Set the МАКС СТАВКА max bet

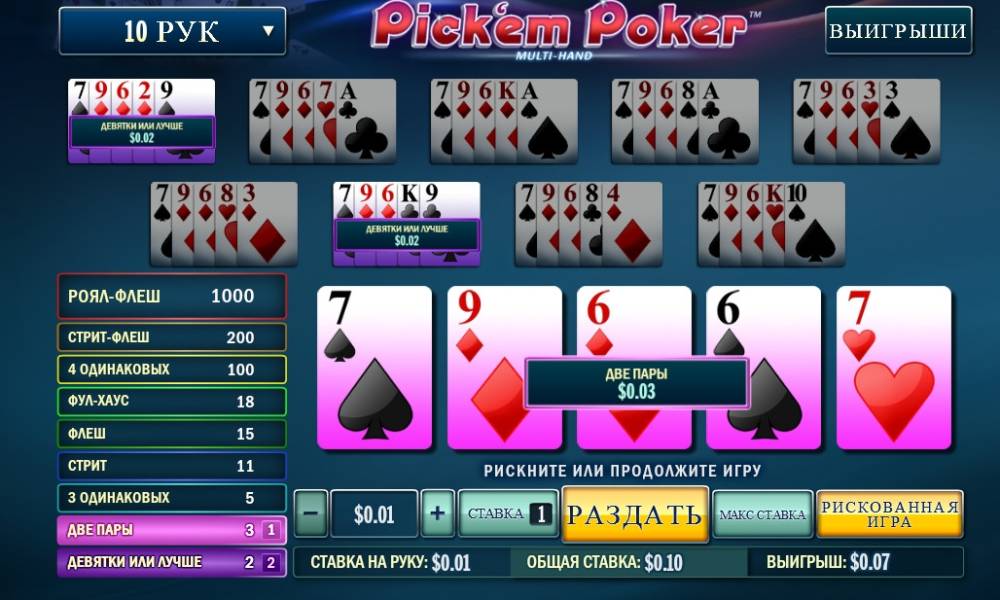coord(762,515)
